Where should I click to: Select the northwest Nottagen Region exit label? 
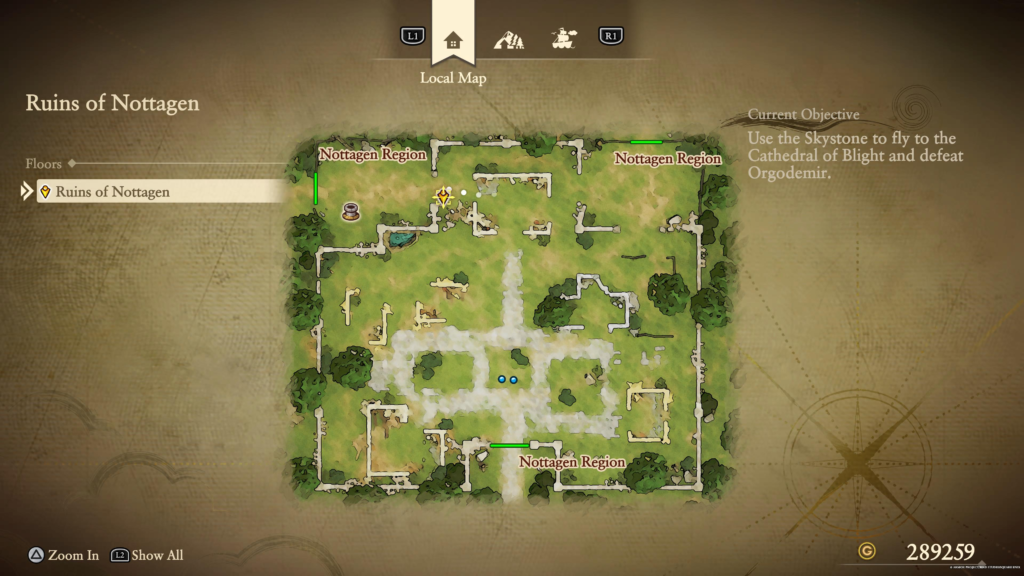coord(372,155)
